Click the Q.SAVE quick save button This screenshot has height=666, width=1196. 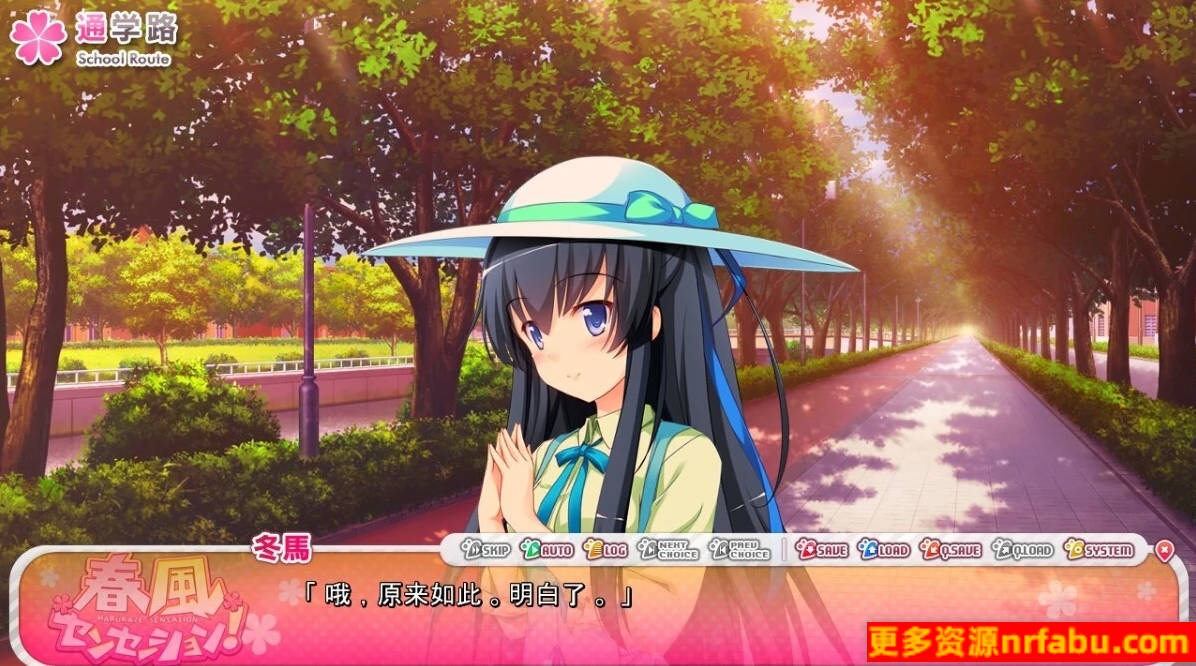point(950,550)
